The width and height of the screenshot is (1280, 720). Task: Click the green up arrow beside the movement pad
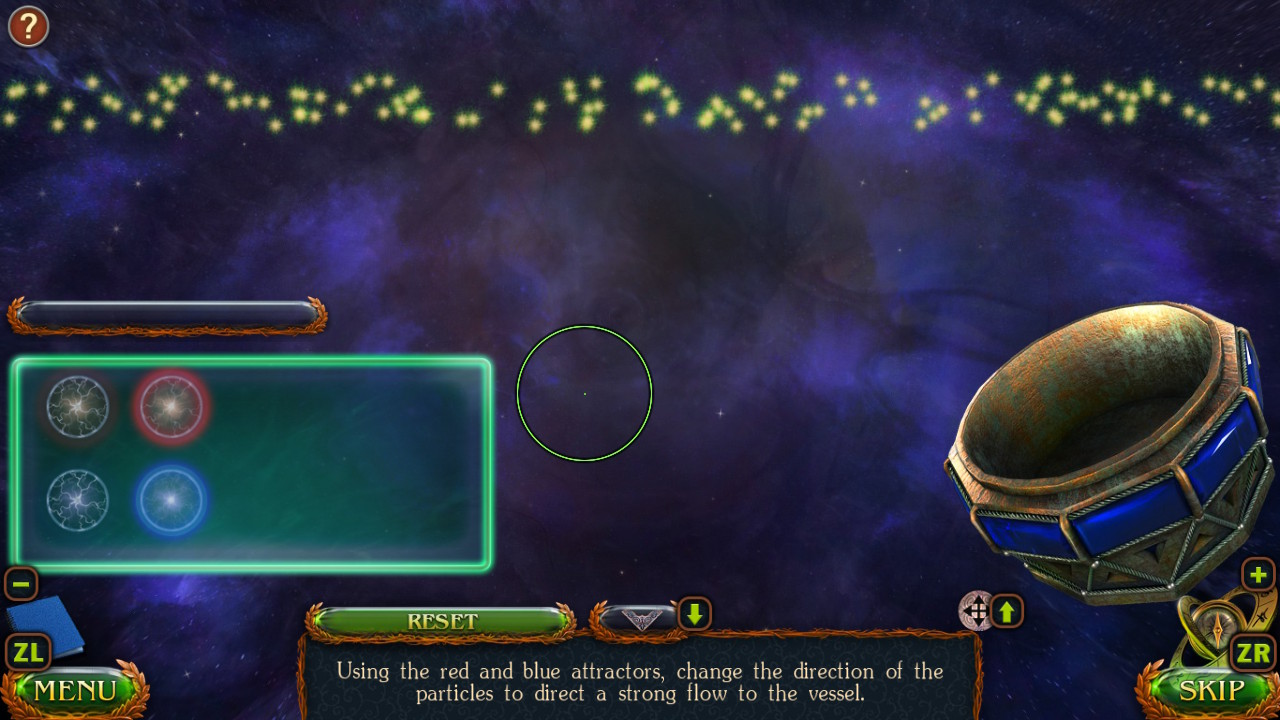tap(1008, 611)
